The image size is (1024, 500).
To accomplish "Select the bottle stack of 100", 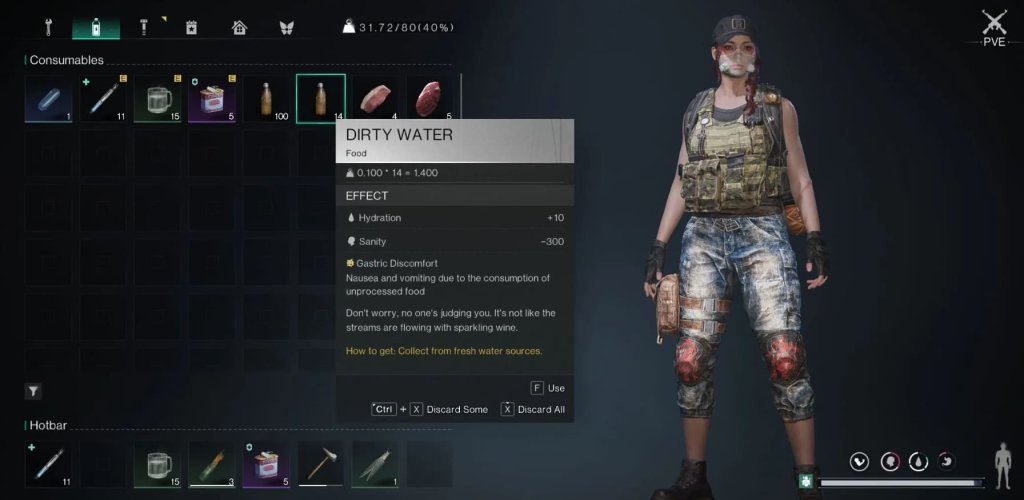I will tap(266, 99).
